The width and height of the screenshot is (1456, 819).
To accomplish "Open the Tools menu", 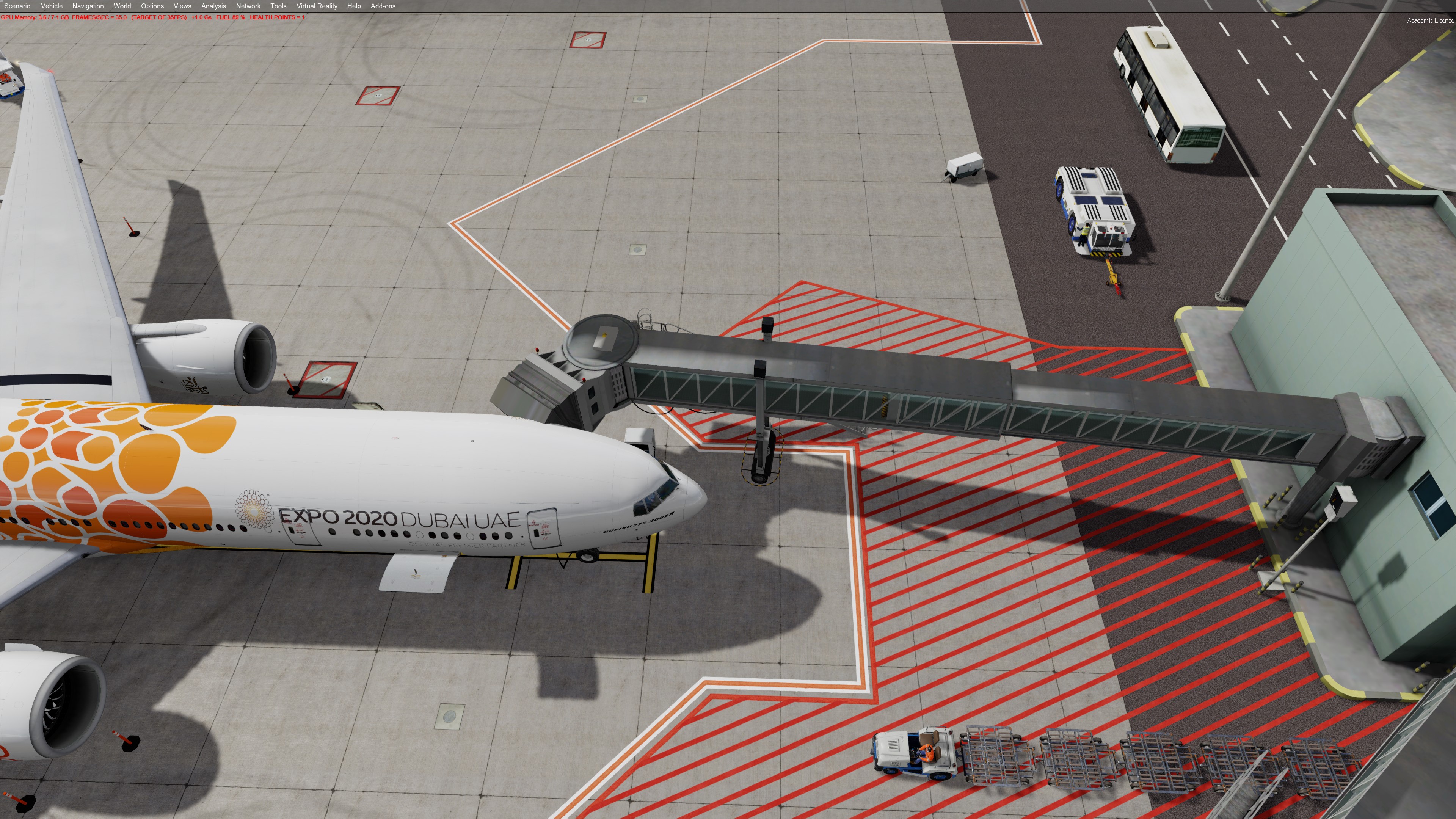I will (278, 6).
